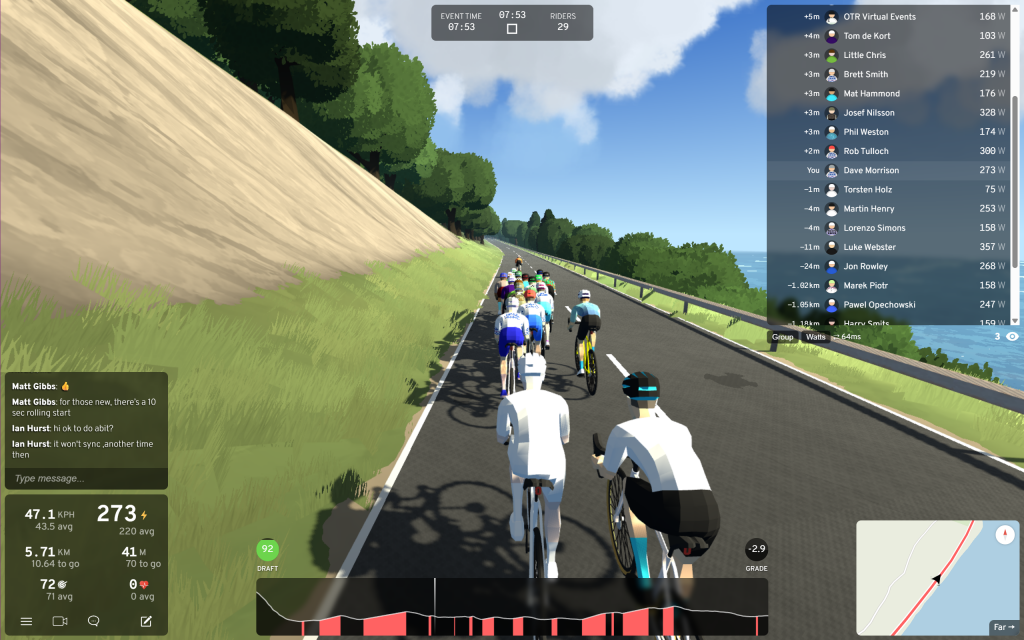Click the spectator eye icon
This screenshot has width=1024, height=640.
coord(1012,337)
